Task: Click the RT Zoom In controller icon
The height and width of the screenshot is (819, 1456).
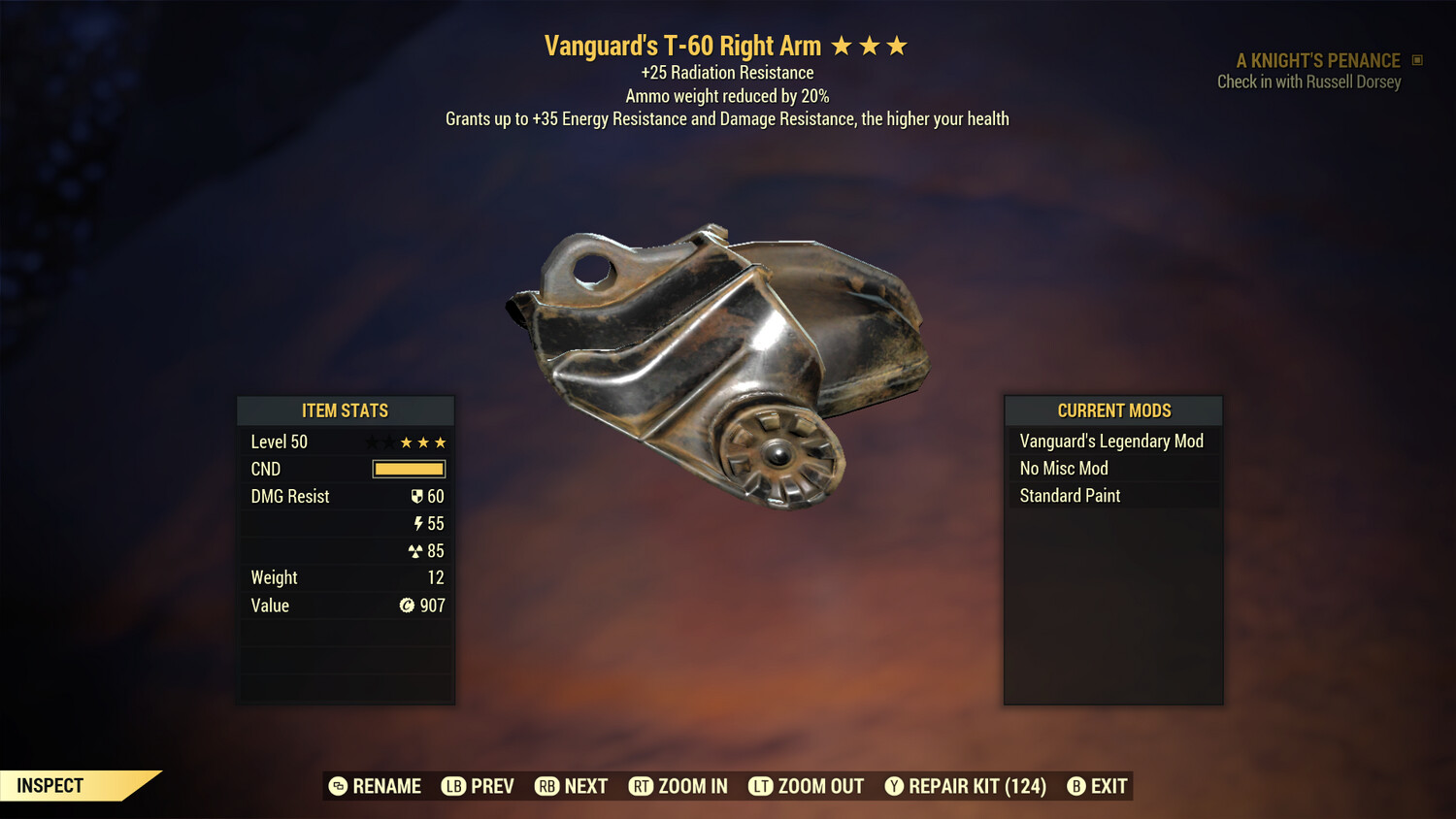Action: point(642,786)
